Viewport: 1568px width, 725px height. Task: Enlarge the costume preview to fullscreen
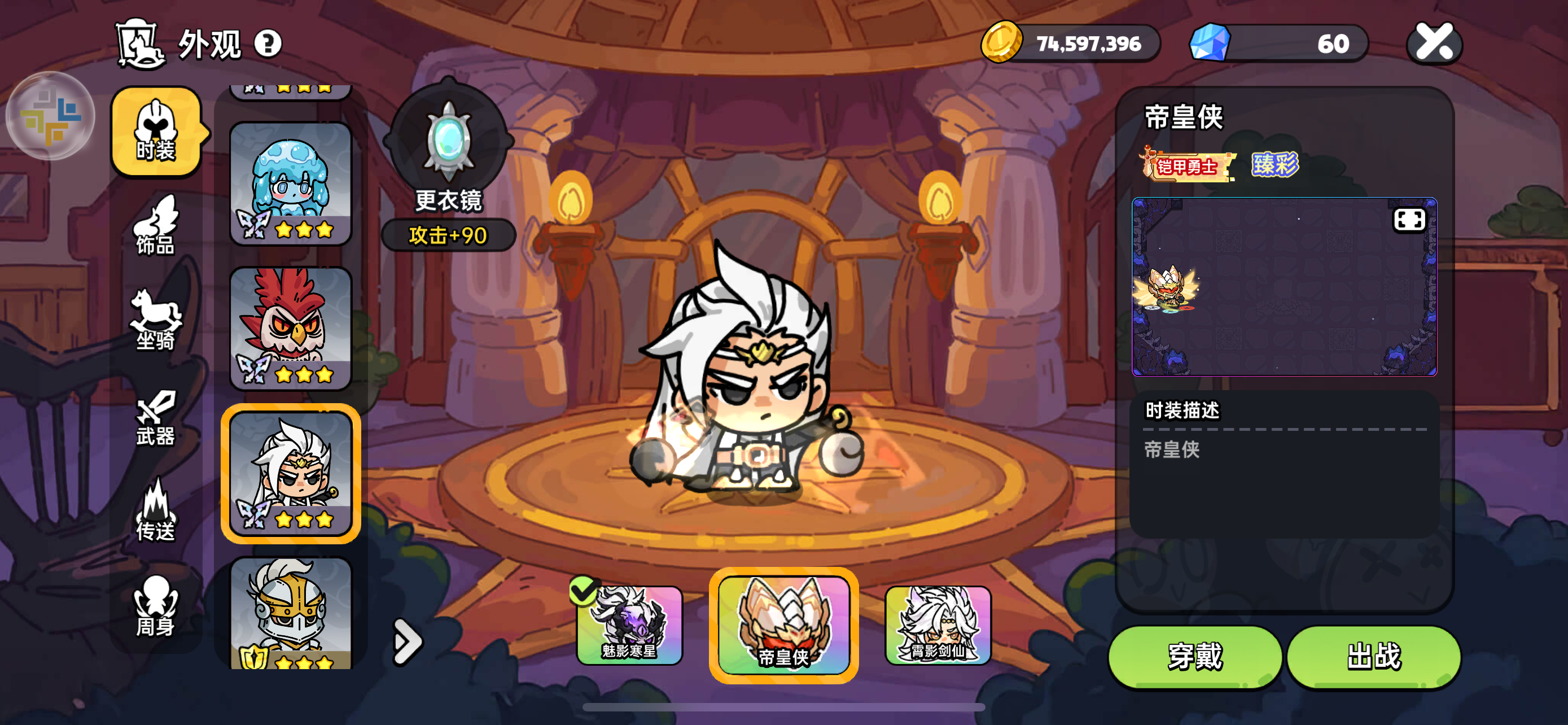(x=1408, y=220)
